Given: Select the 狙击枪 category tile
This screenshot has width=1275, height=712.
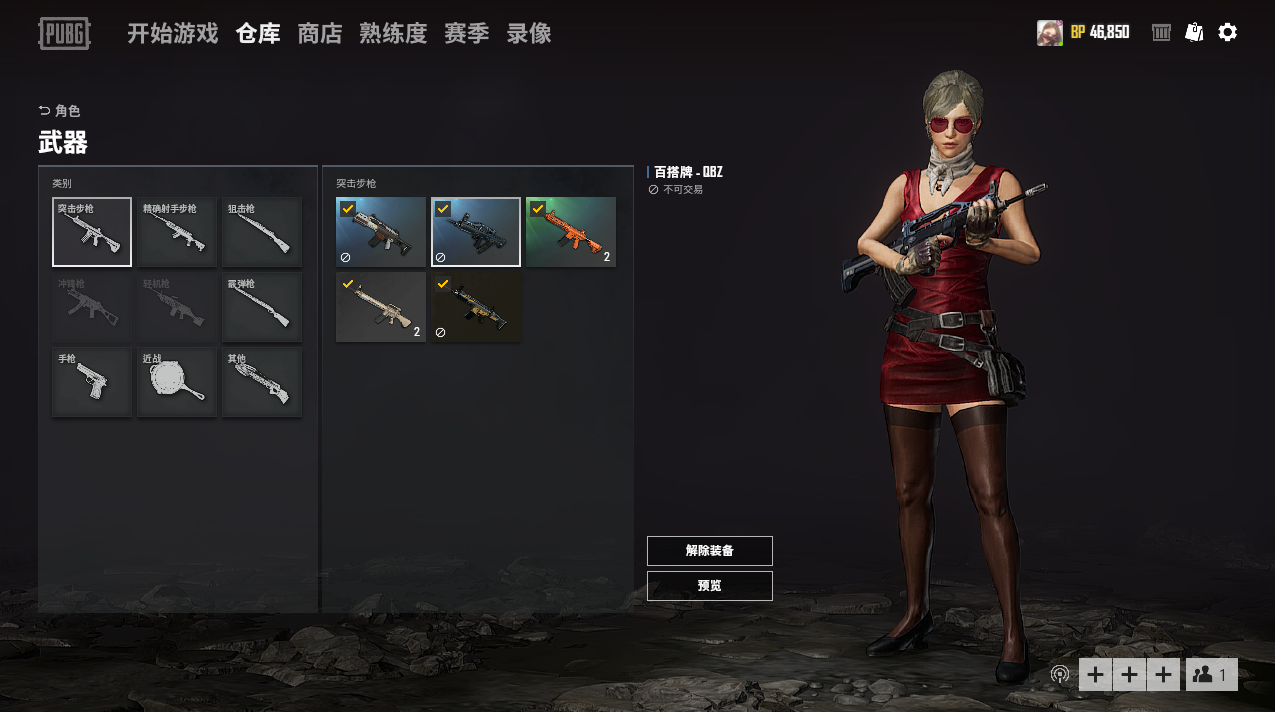Looking at the screenshot, I should 262,232.
